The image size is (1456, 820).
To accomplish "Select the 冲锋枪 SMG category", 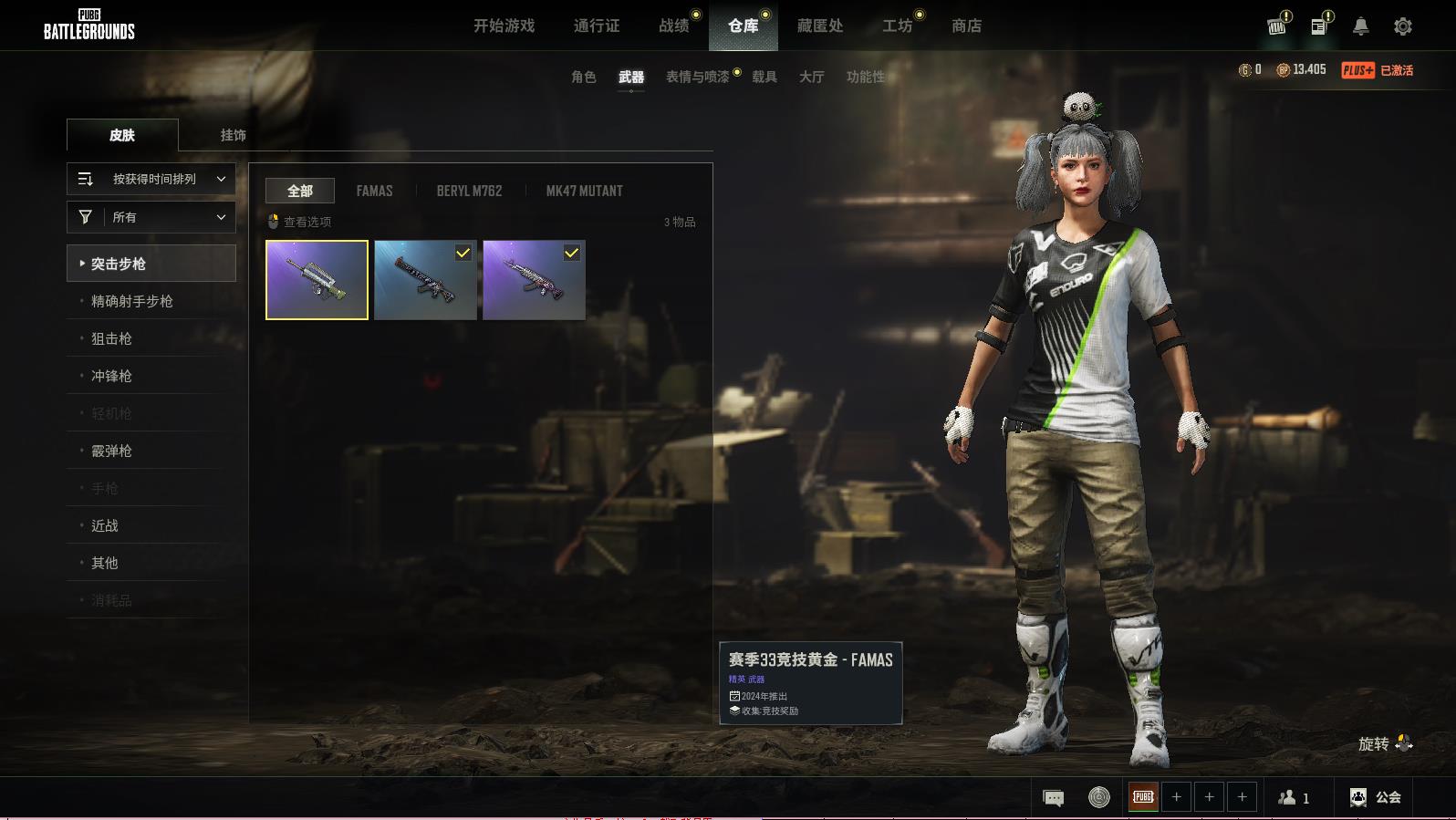I will 111,376.
